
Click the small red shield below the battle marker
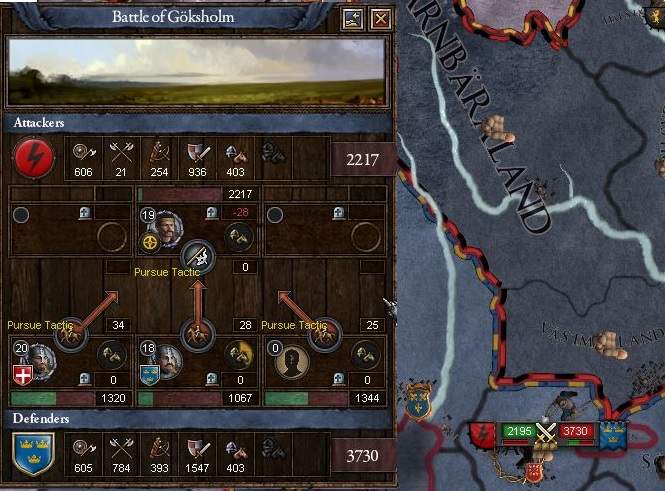535,471
